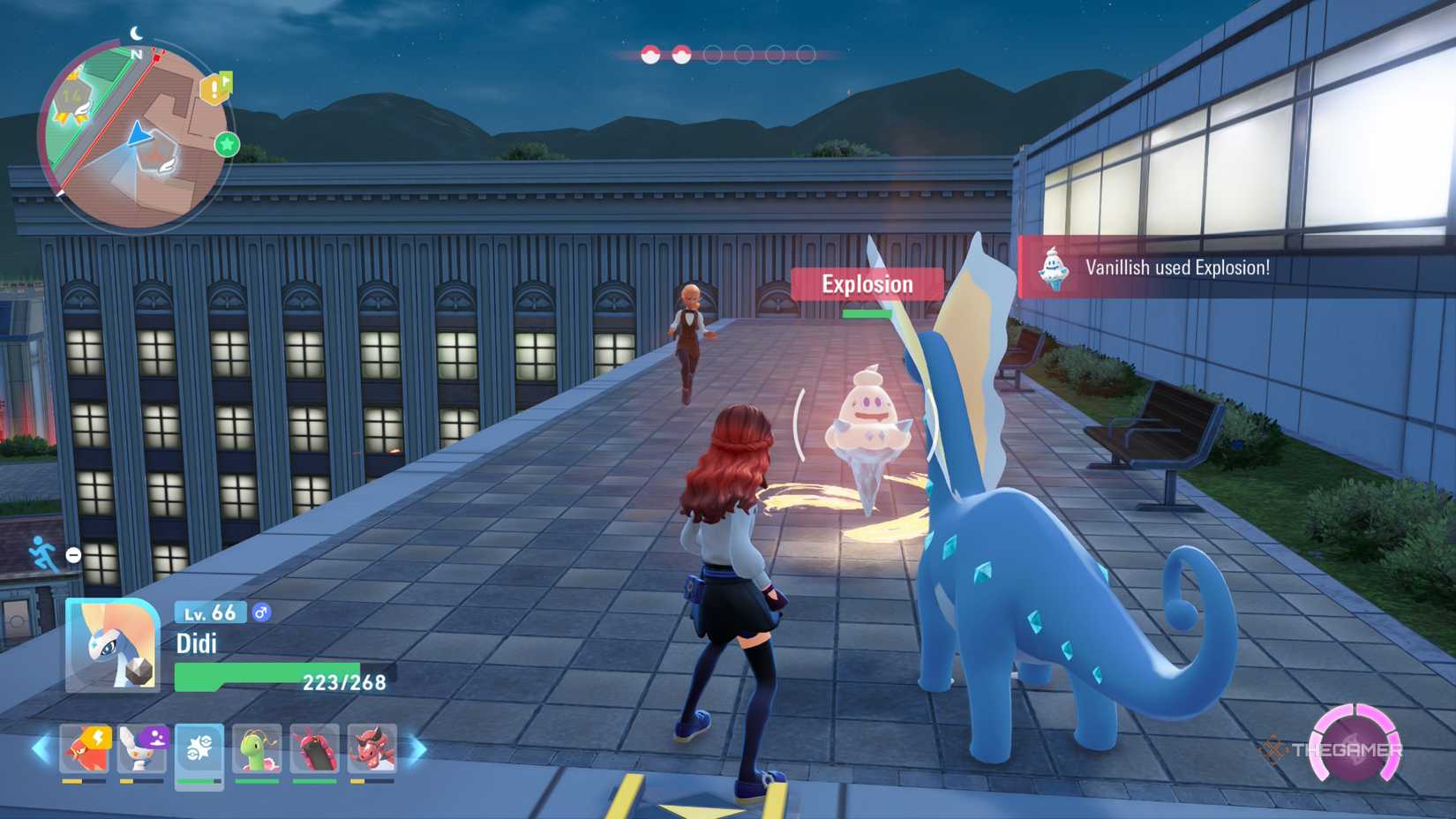Select the Explosion move label over Vanillish
1456x819 pixels.
coord(867,284)
